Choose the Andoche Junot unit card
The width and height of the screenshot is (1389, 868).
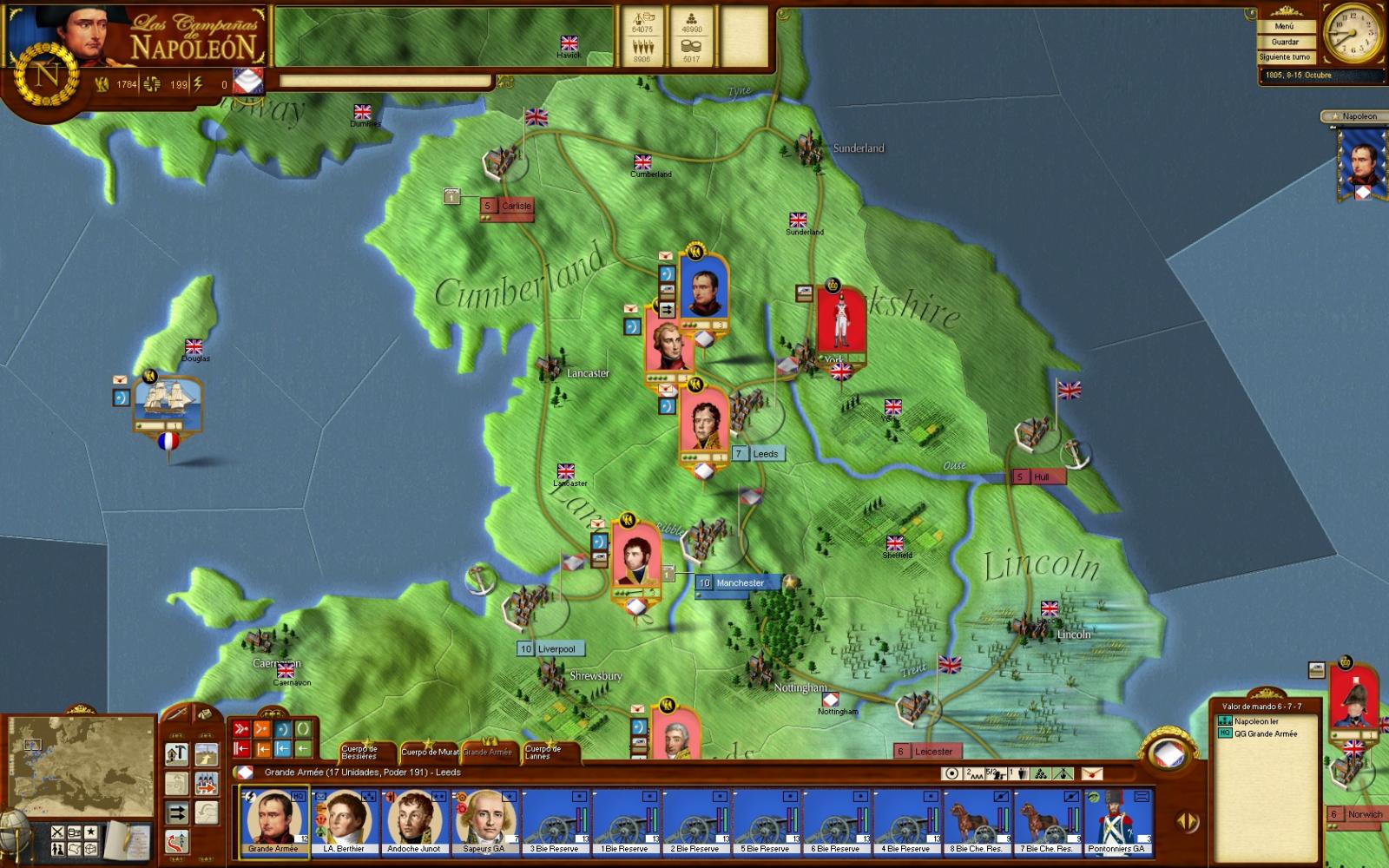[x=414, y=822]
